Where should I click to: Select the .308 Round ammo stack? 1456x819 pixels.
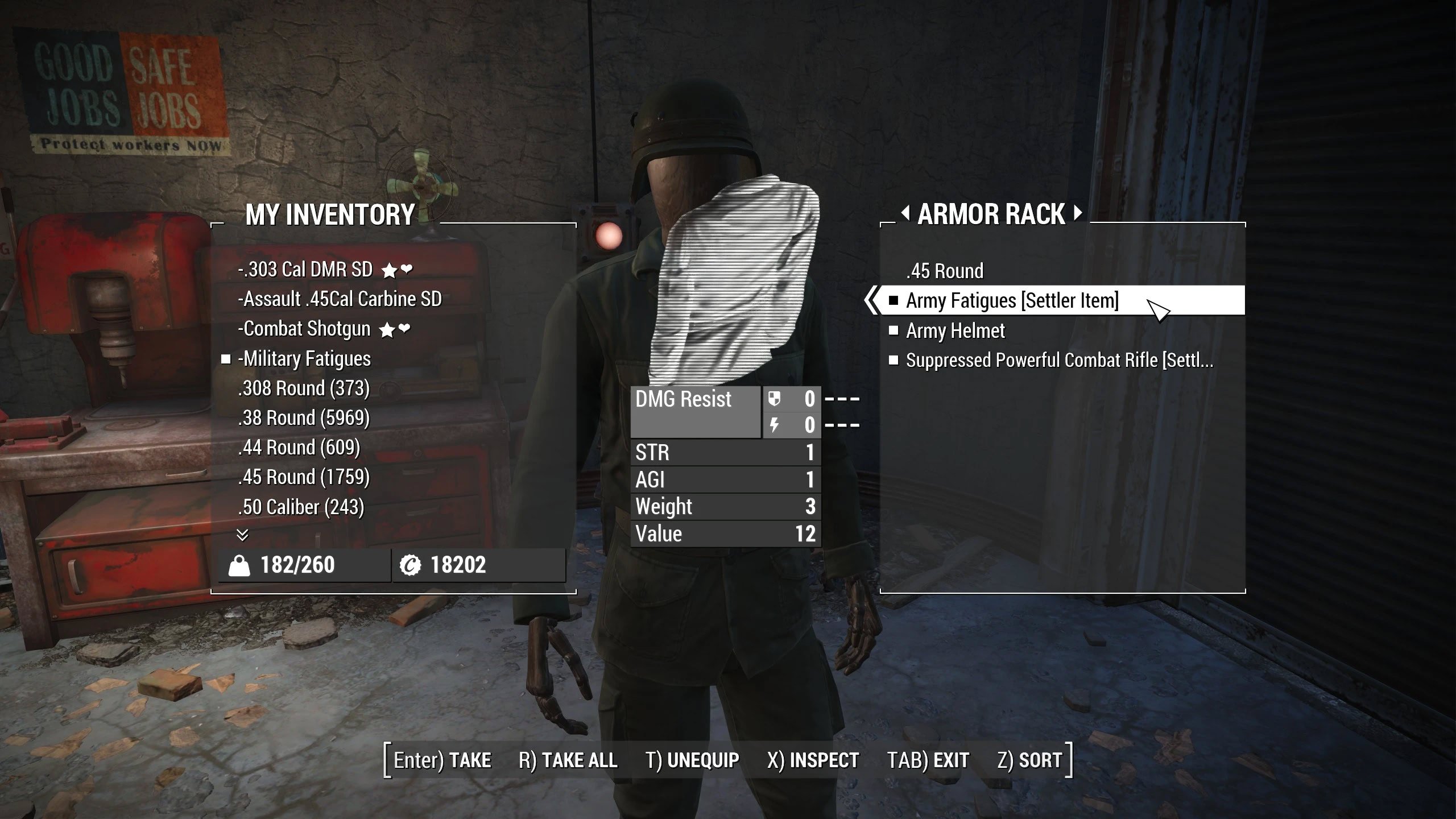pyautogui.click(x=304, y=388)
